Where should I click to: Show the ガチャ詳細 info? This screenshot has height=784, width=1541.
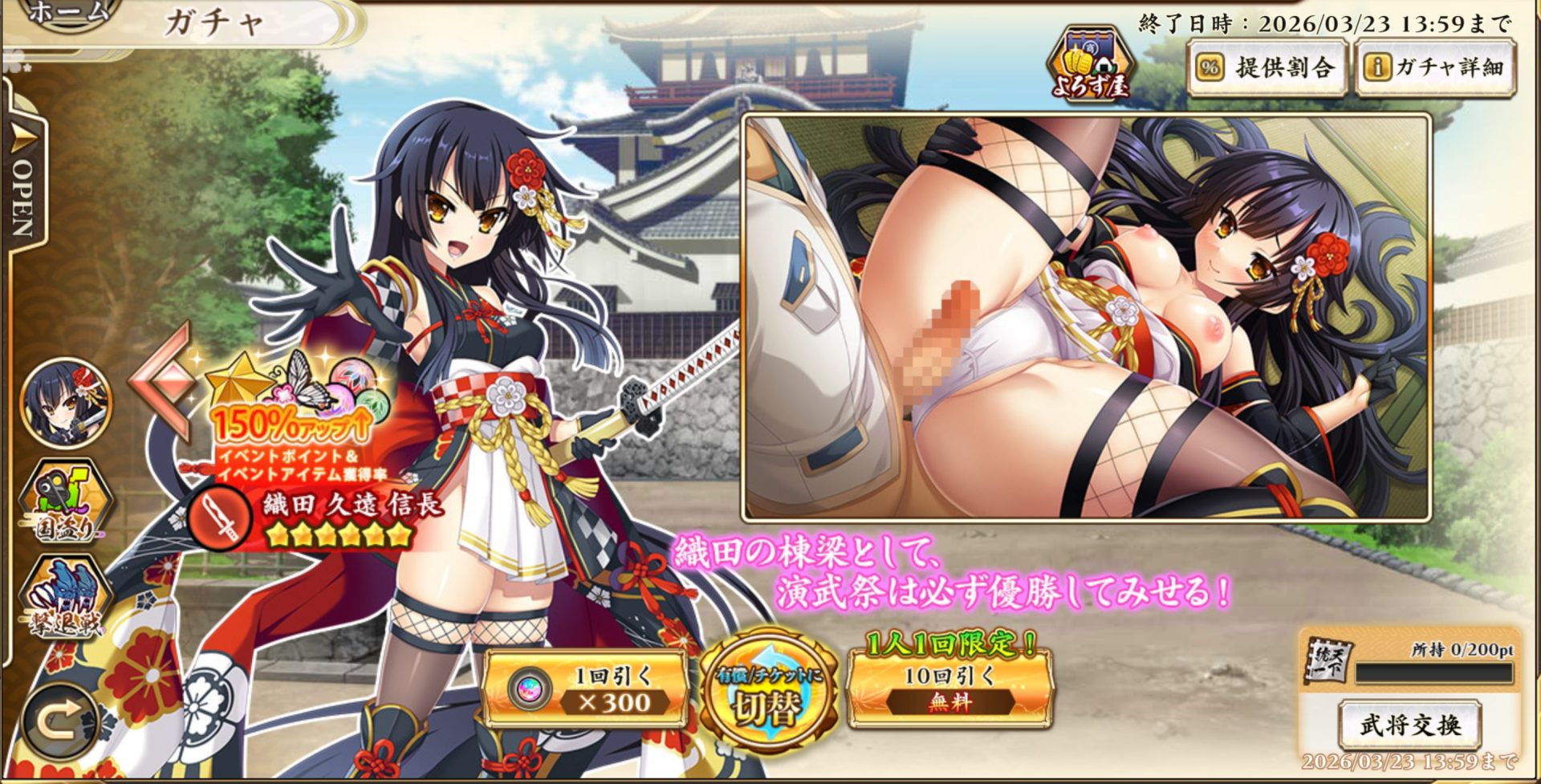pyautogui.click(x=1435, y=68)
